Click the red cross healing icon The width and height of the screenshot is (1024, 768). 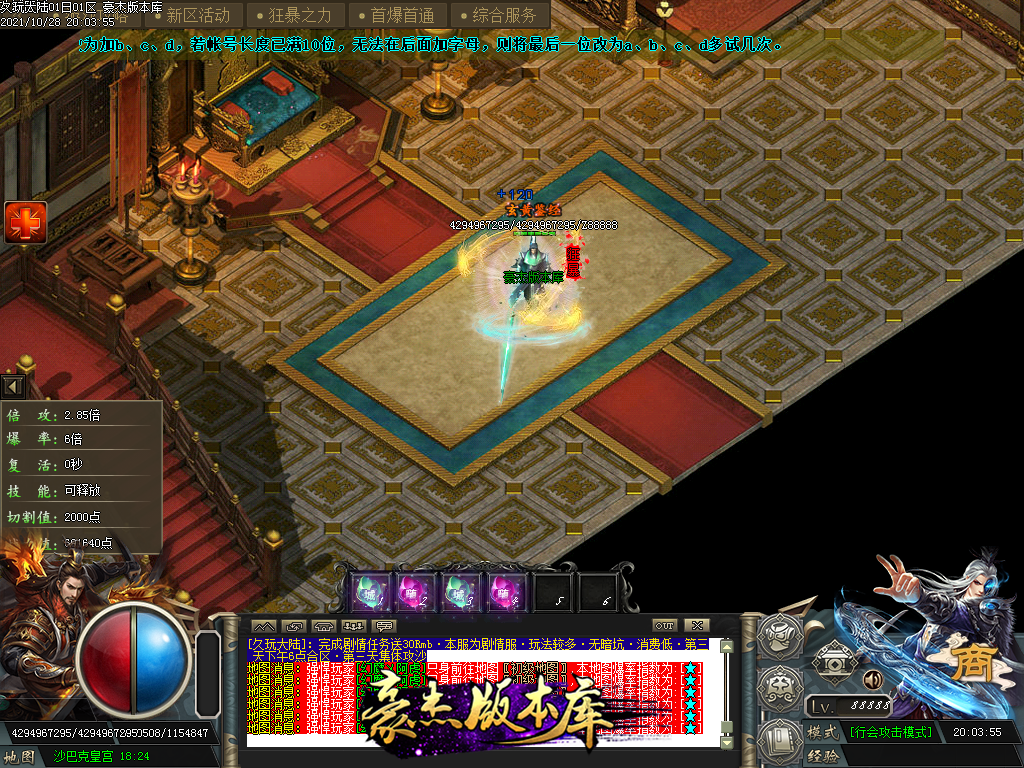25,222
